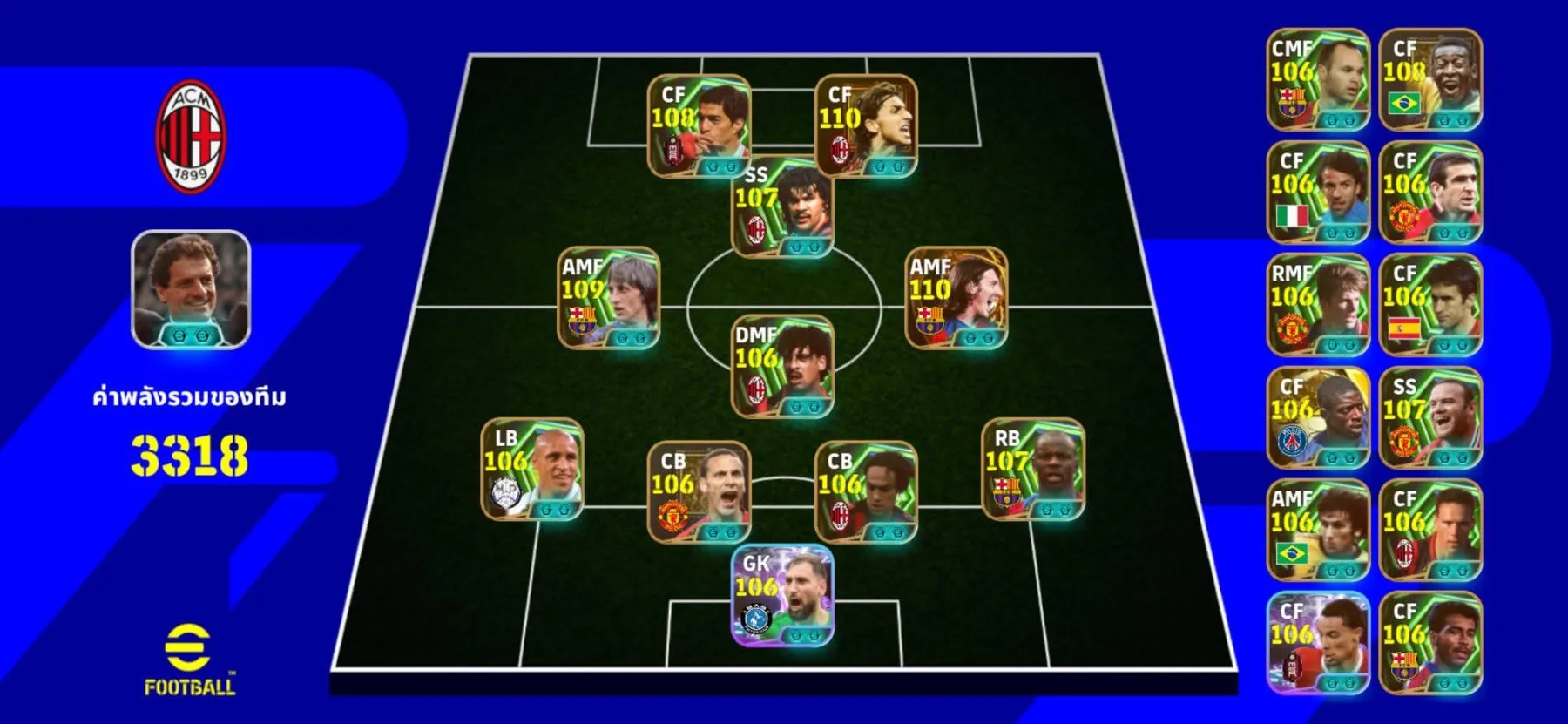The height and width of the screenshot is (724, 1568).
Task: Pick the Spain CF substitute card
Action: pos(1430,305)
